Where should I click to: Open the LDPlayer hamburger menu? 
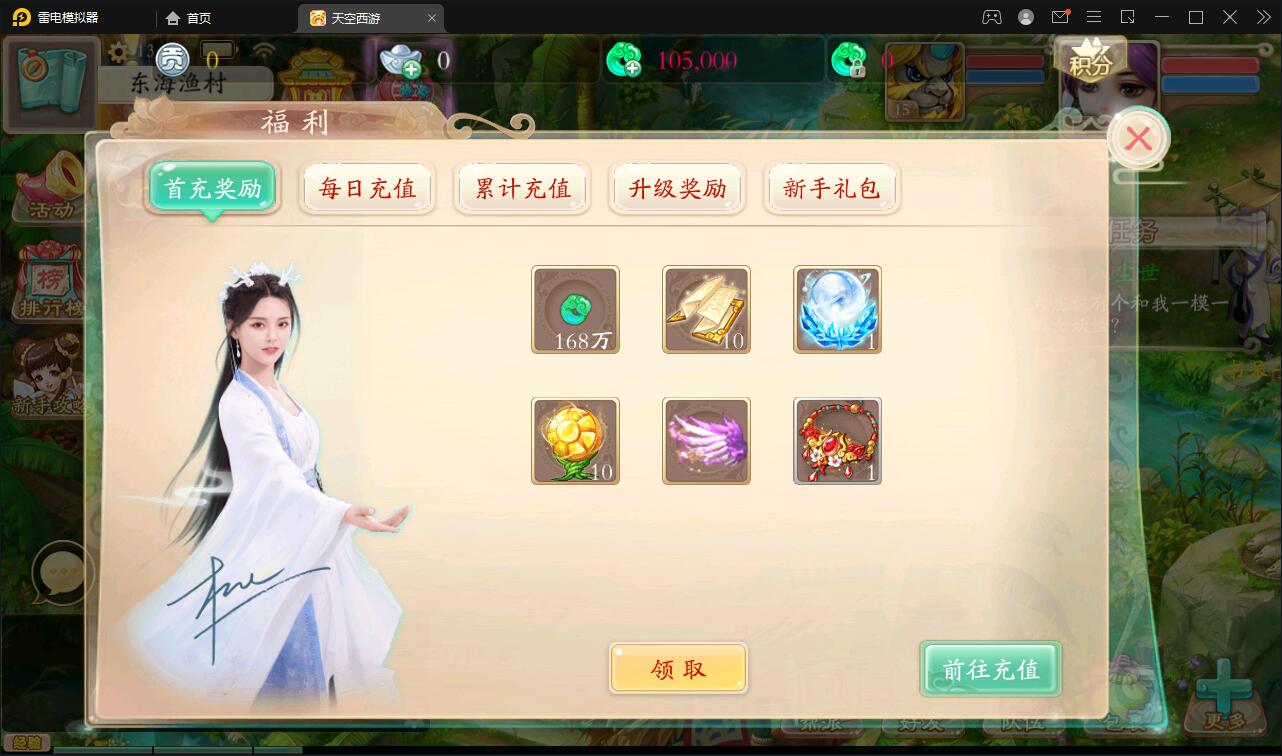coord(1094,17)
